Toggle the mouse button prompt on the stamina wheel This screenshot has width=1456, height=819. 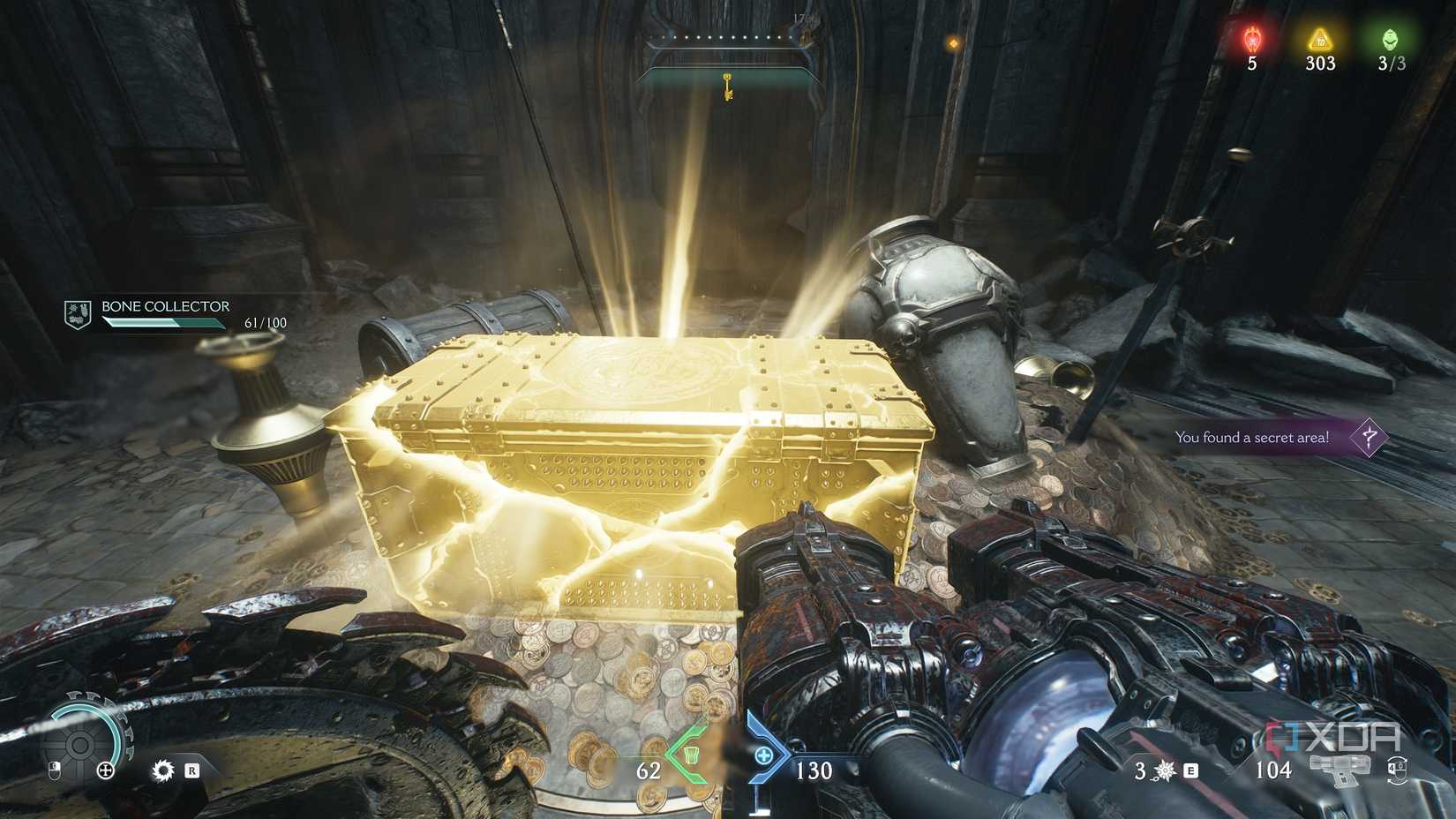pos(55,770)
